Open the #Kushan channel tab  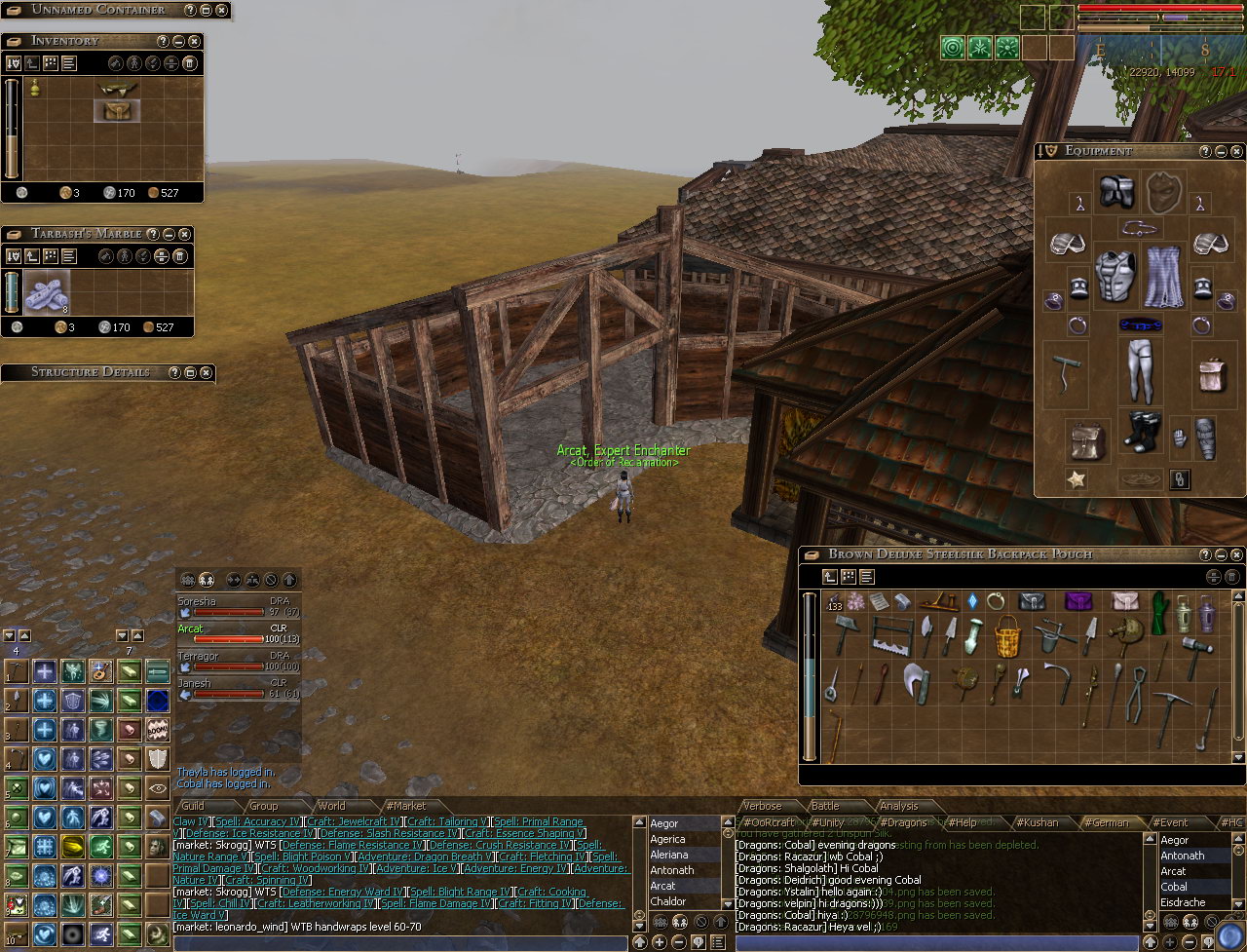(1040, 822)
